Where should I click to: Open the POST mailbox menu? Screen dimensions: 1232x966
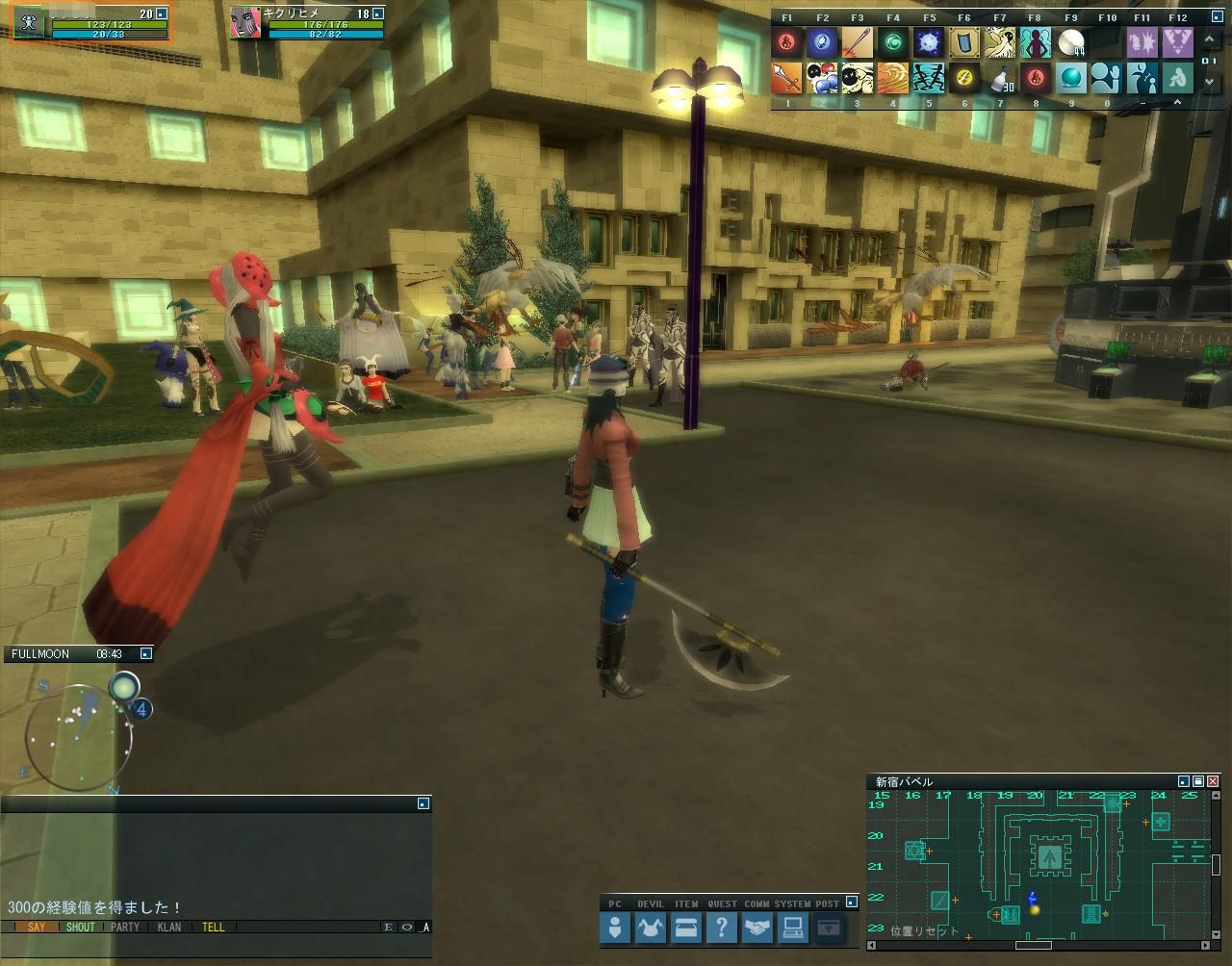tap(828, 928)
